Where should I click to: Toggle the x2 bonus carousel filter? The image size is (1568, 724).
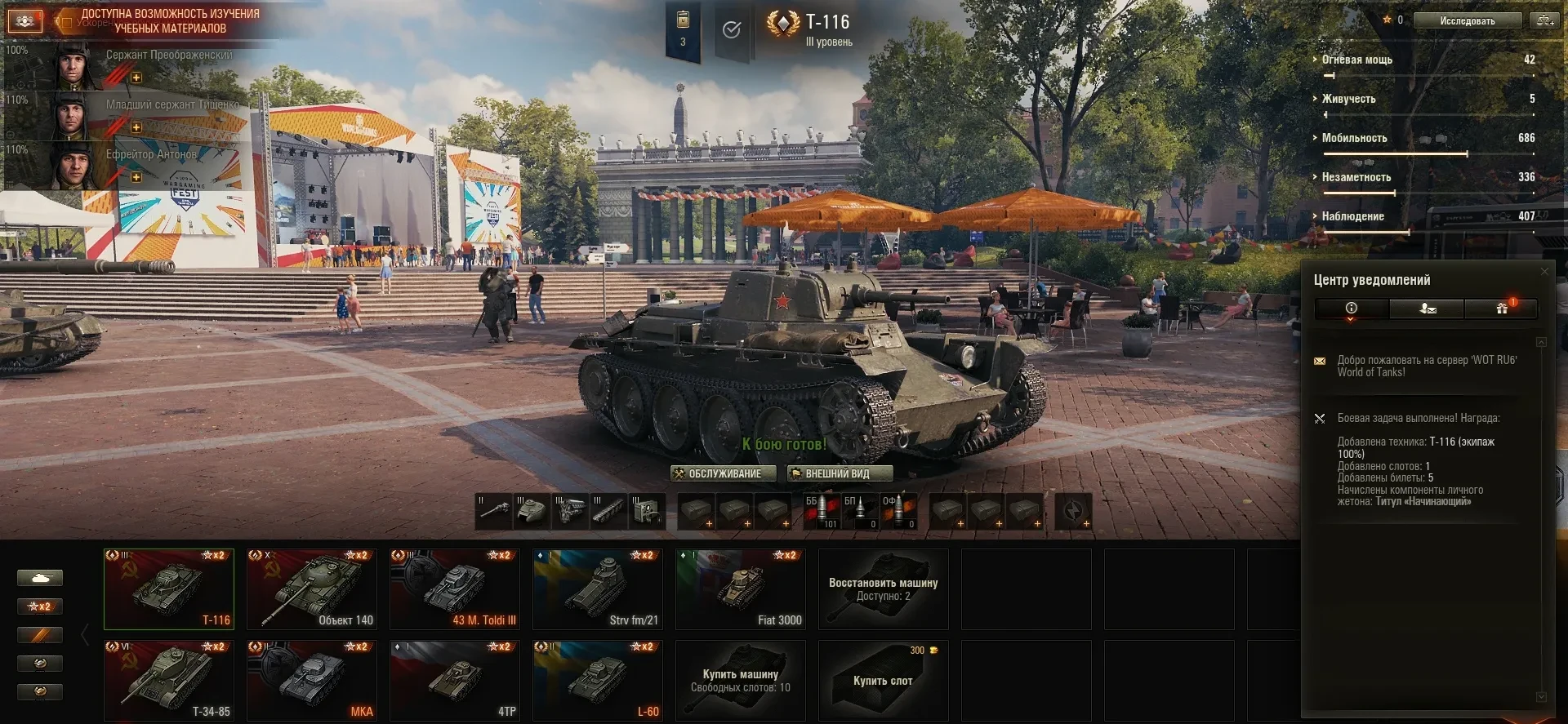(x=40, y=606)
